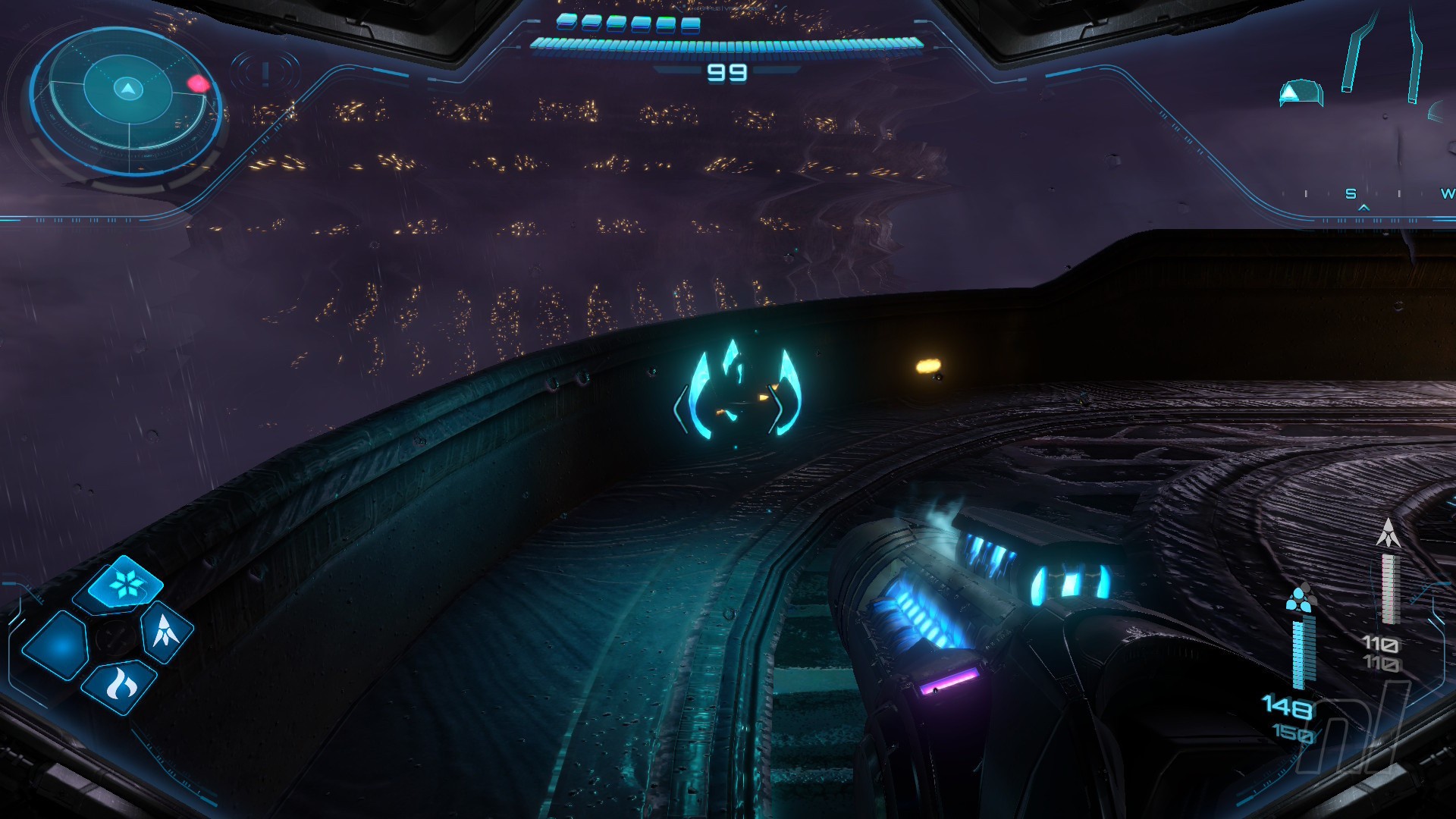Click the triple-orb shot ammo icon
The height and width of the screenshot is (819, 1456).
pos(1301,599)
